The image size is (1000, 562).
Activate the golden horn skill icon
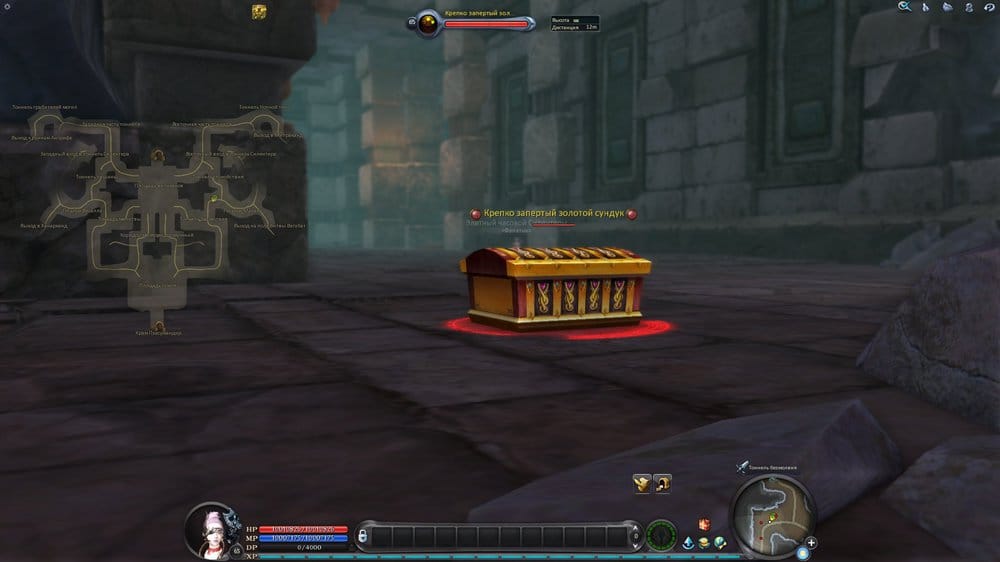pos(662,484)
